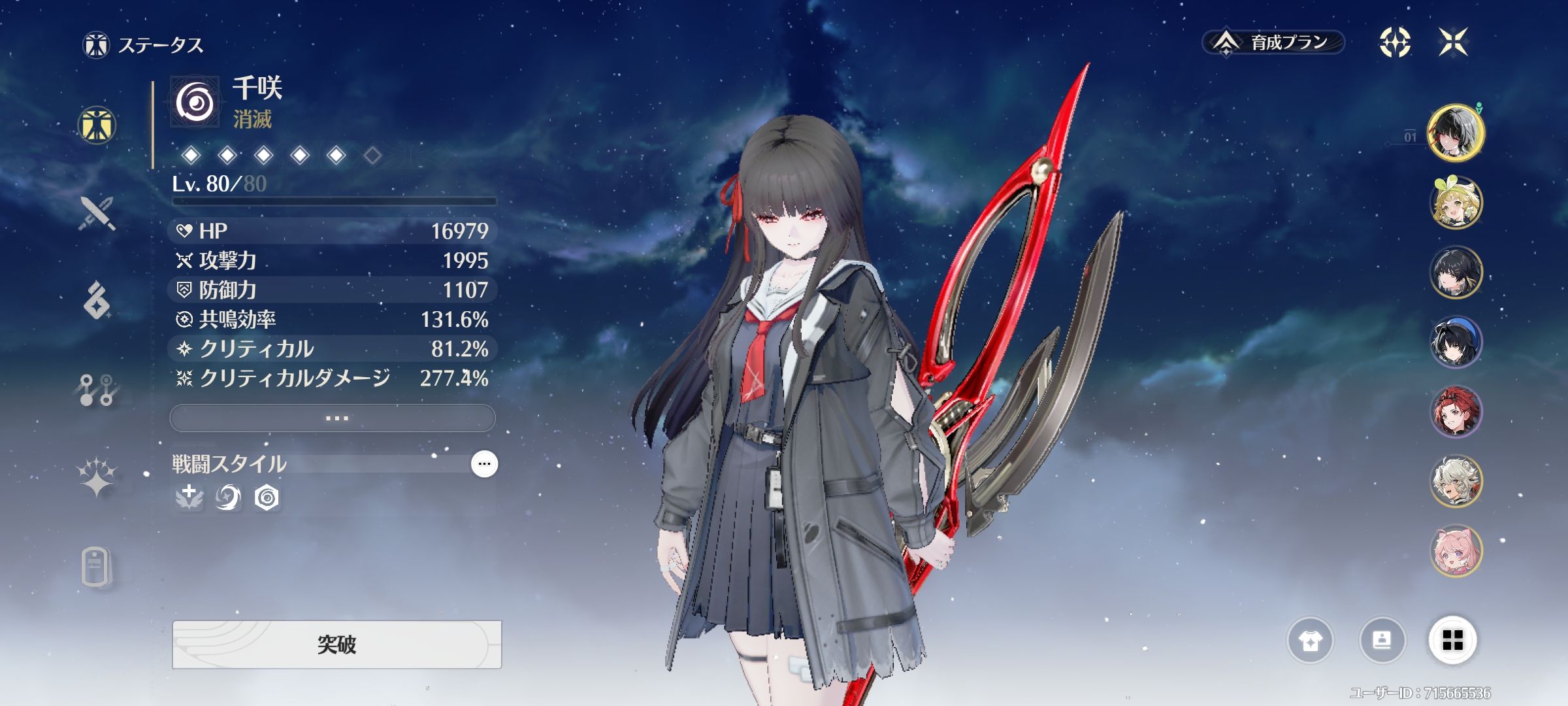This screenshot has height=706, width=1568.
Task: Open the outfit shirt button
Action: tap(1310, 641)
